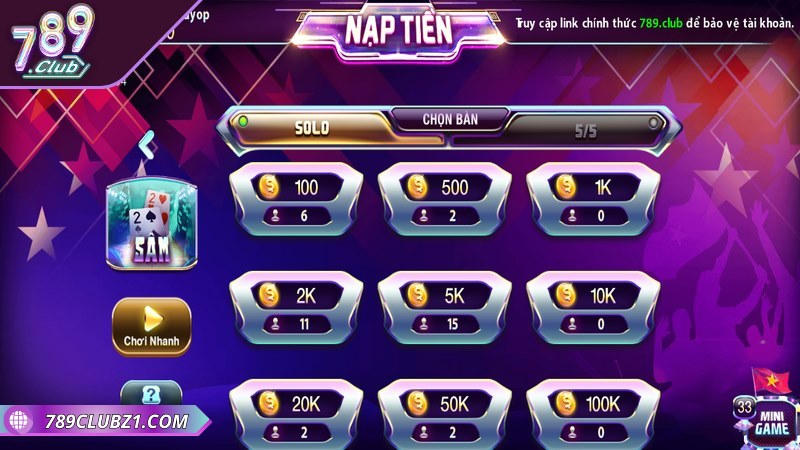Open the Mini Game menu
The image size is (800, 450).
[x=772, y=420]
